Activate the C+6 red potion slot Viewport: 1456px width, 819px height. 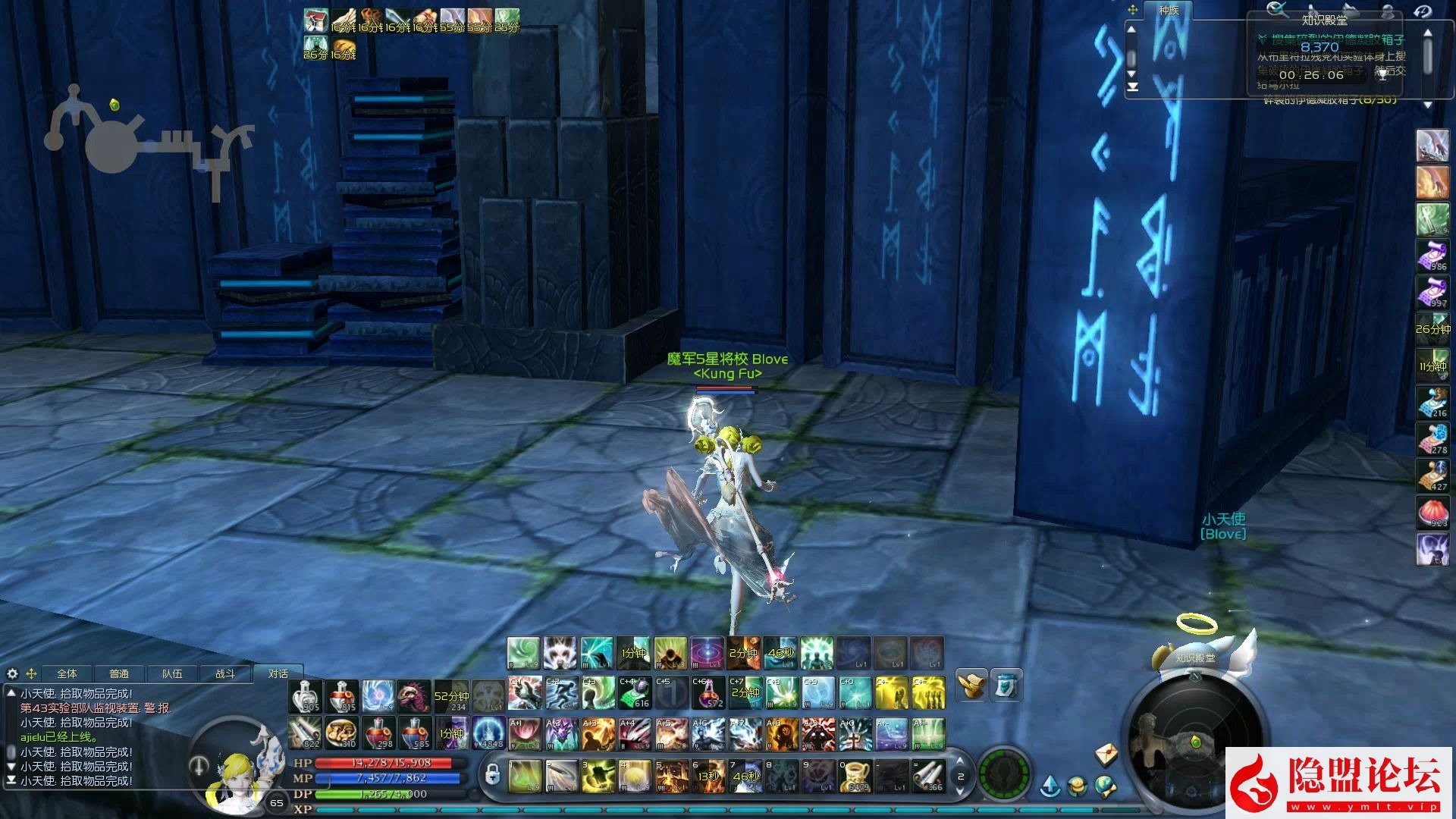pyautogui.click(x=708, y=693)
